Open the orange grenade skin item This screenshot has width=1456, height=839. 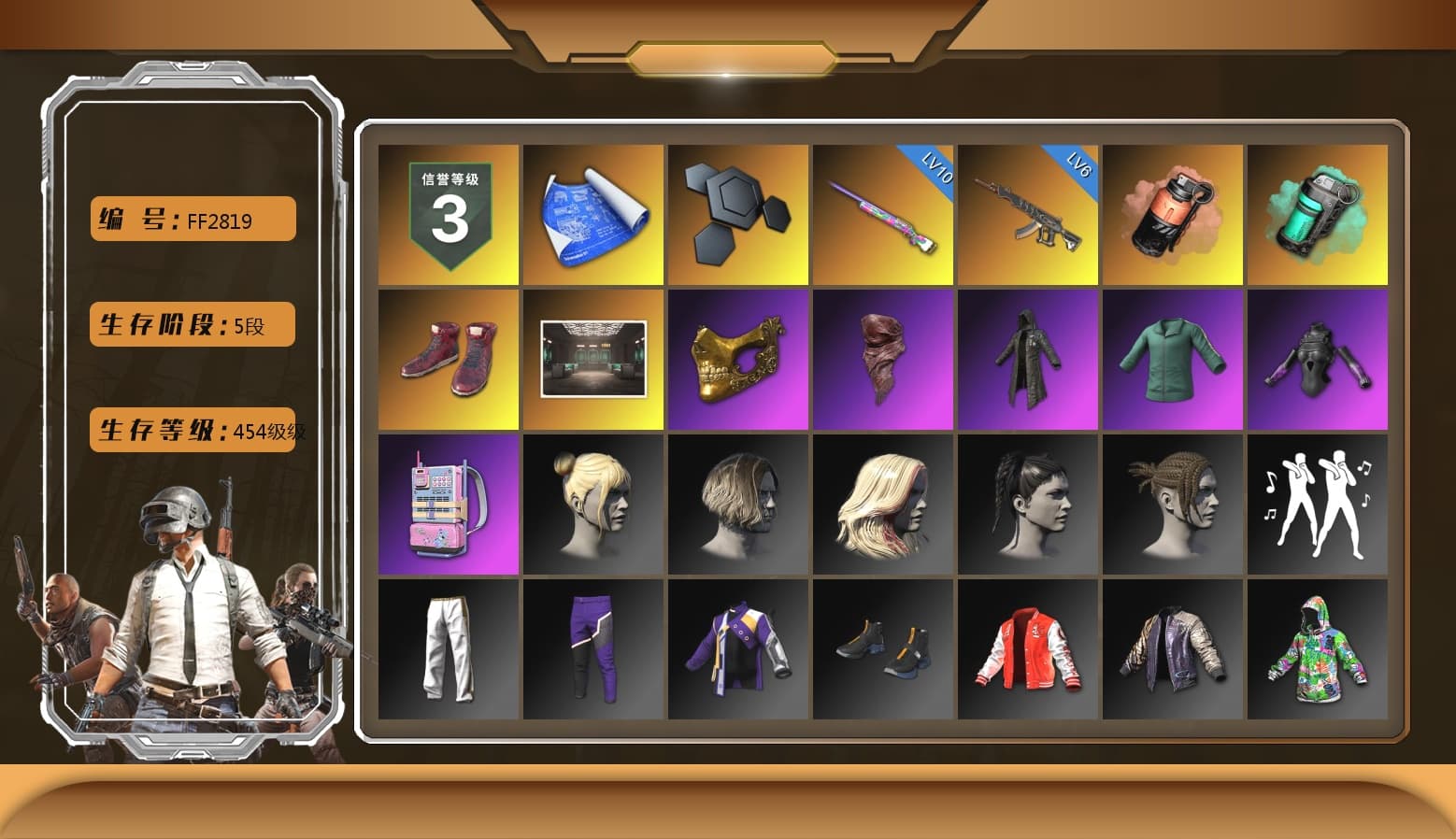(x=1174, y=215)
